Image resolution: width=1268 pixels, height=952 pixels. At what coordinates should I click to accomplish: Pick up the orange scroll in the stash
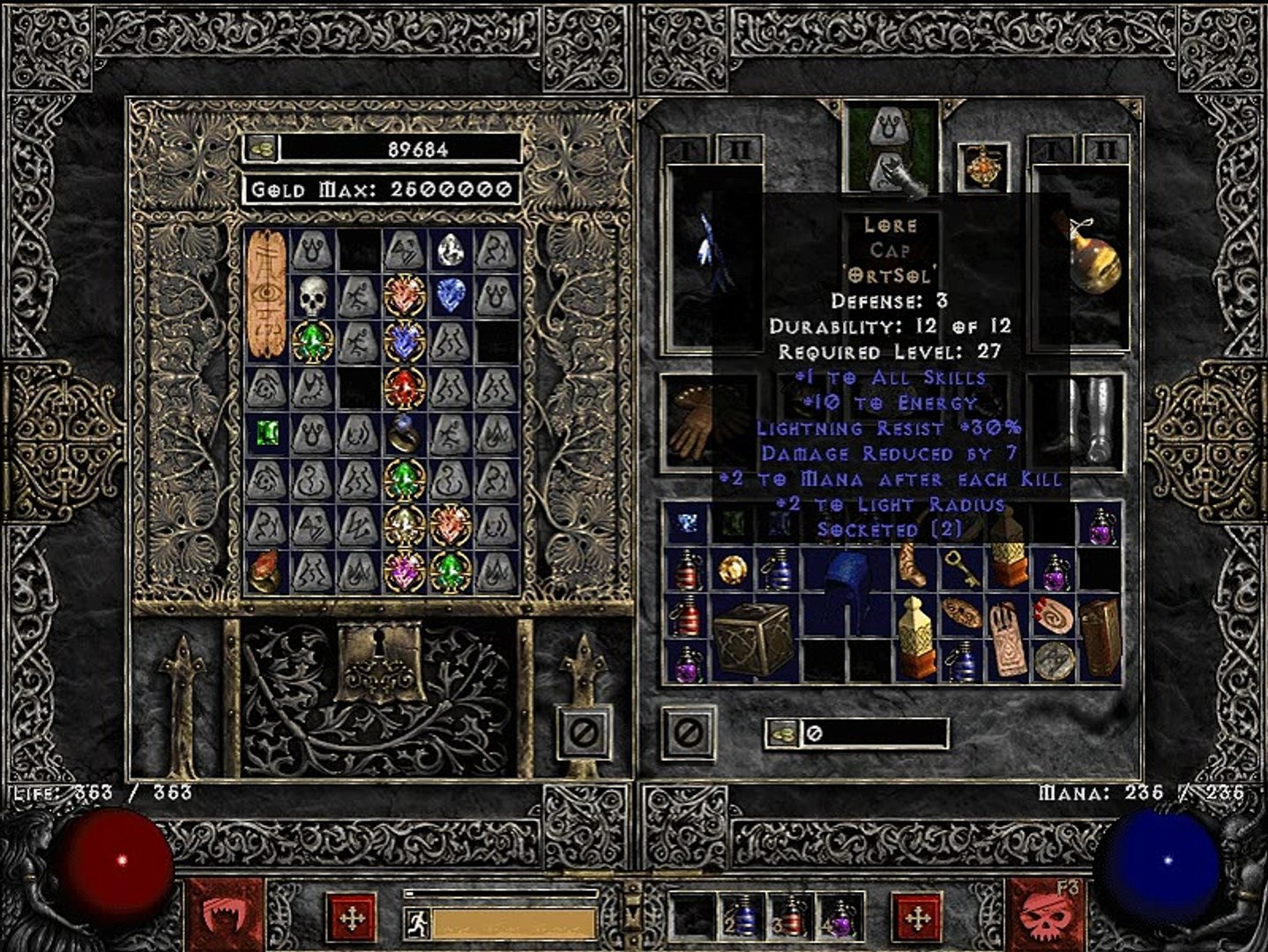point(265,294)
